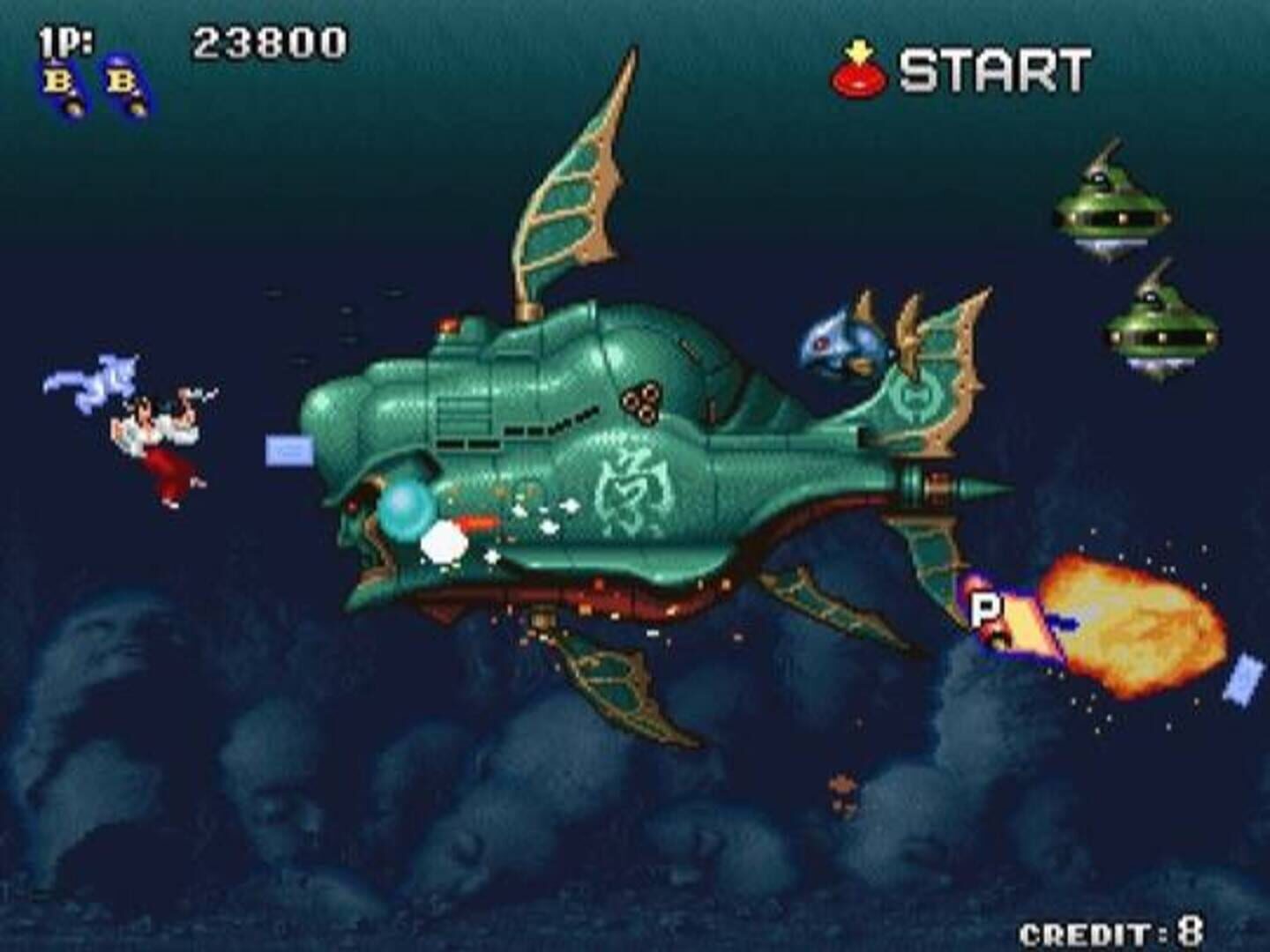Select the player two START join prompt

click(x=961, y=70)
